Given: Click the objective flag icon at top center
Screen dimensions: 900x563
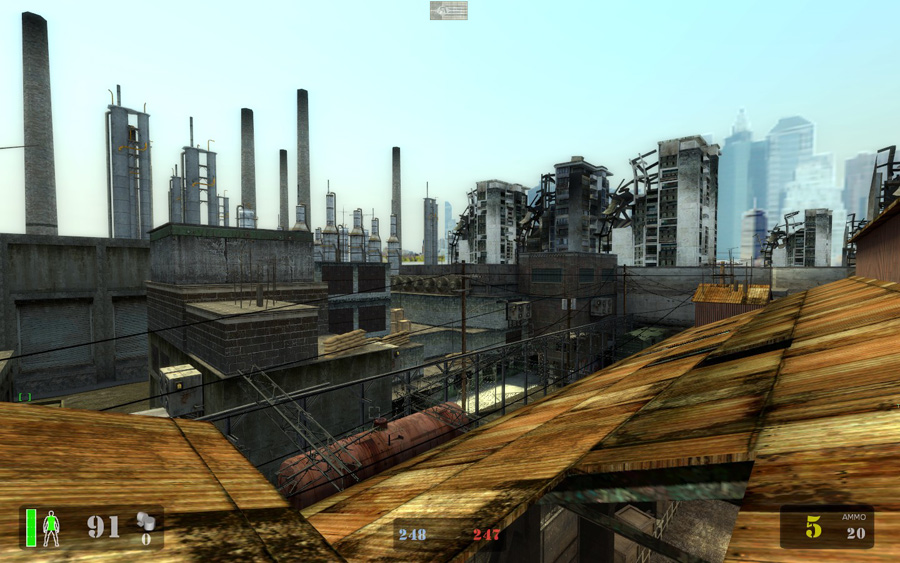Looking at the screenshot, I should click(448, 10).
